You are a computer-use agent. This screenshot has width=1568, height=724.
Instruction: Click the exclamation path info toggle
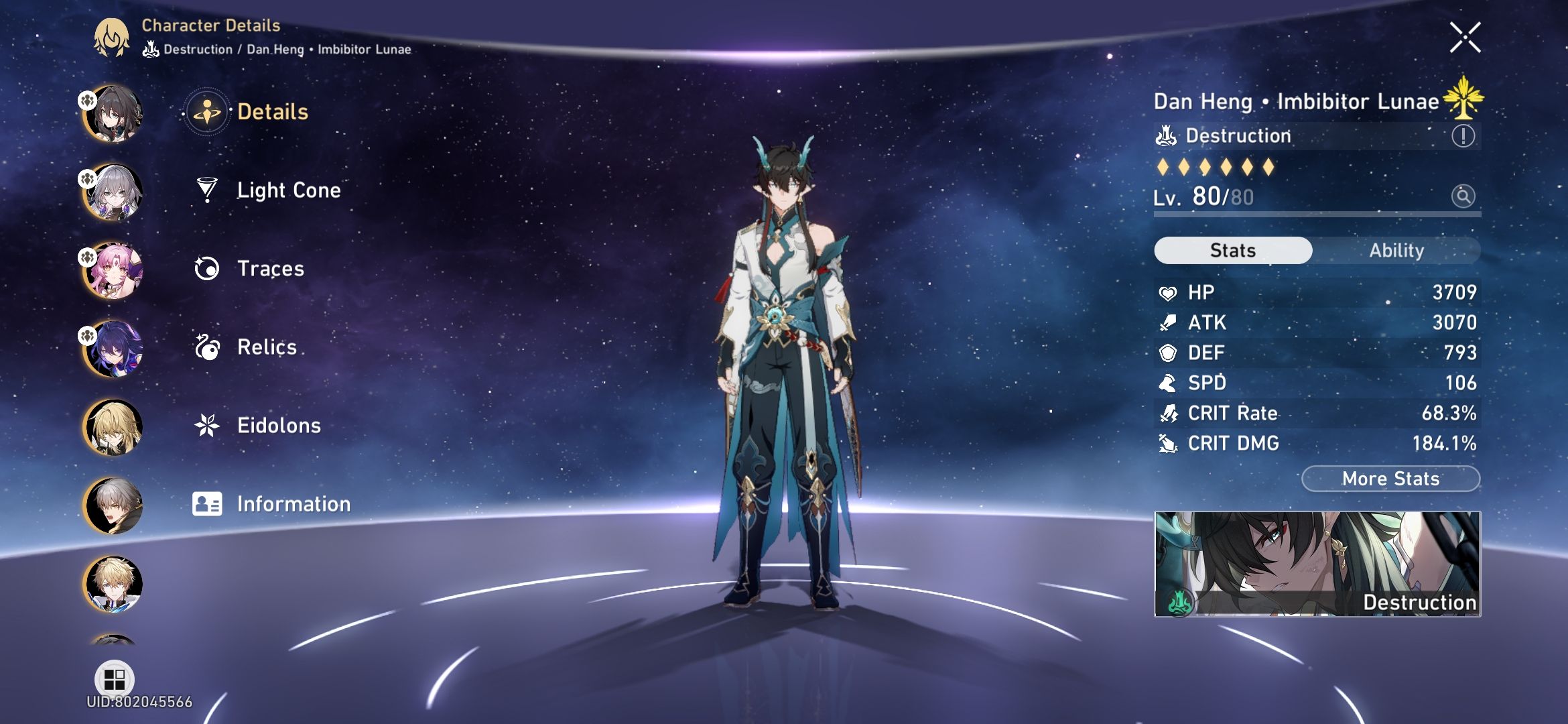1465,135
